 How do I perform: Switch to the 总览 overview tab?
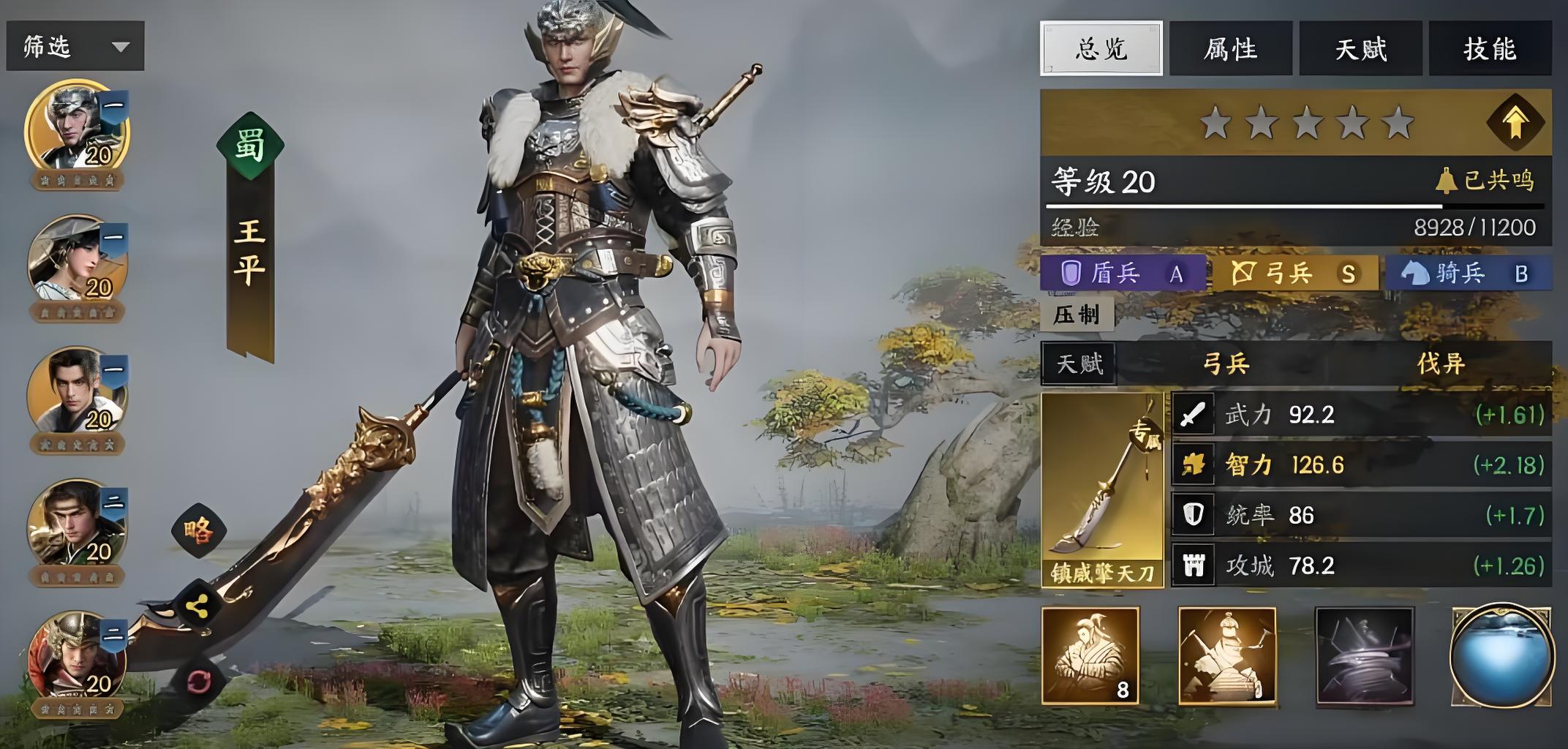coord(1101,49)
